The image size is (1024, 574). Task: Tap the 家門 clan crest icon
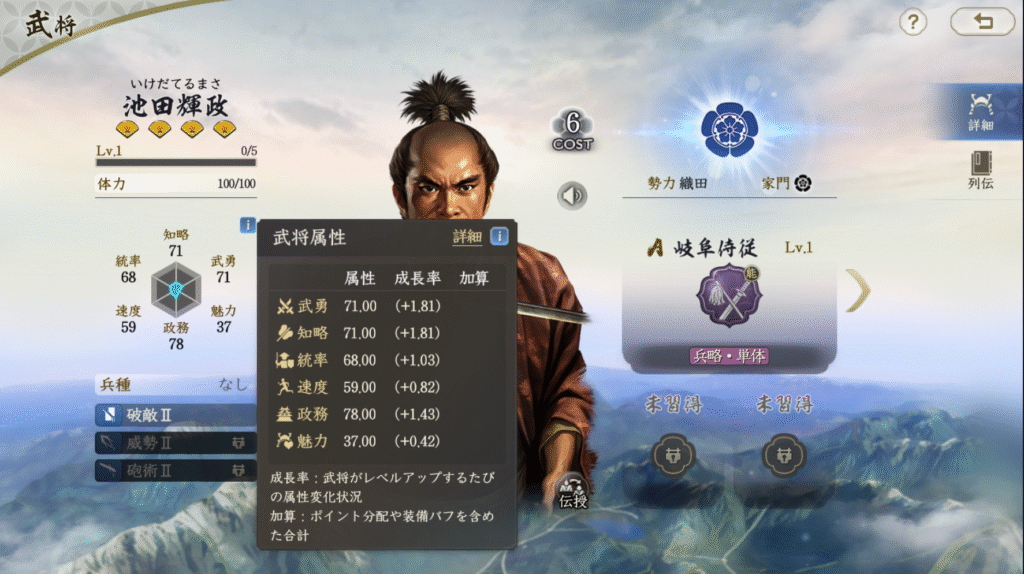click(802, 183)
